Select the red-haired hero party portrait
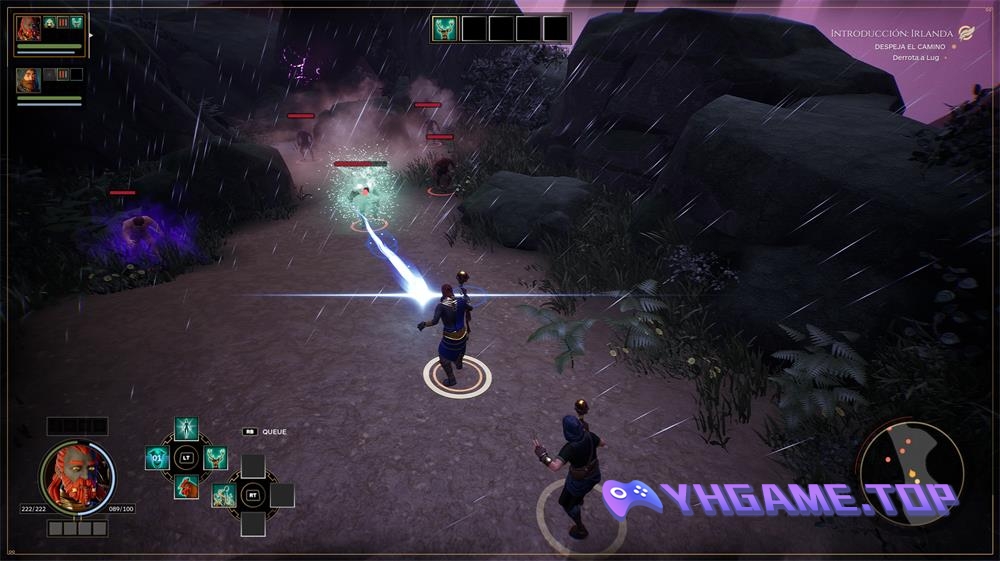Viewport: 1000px width, 561px height. [x=28, y=29]
